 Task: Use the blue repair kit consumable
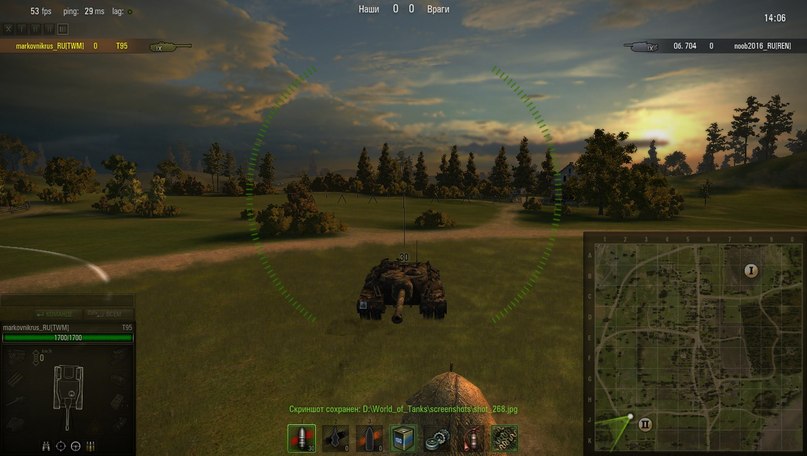point(403,438)
